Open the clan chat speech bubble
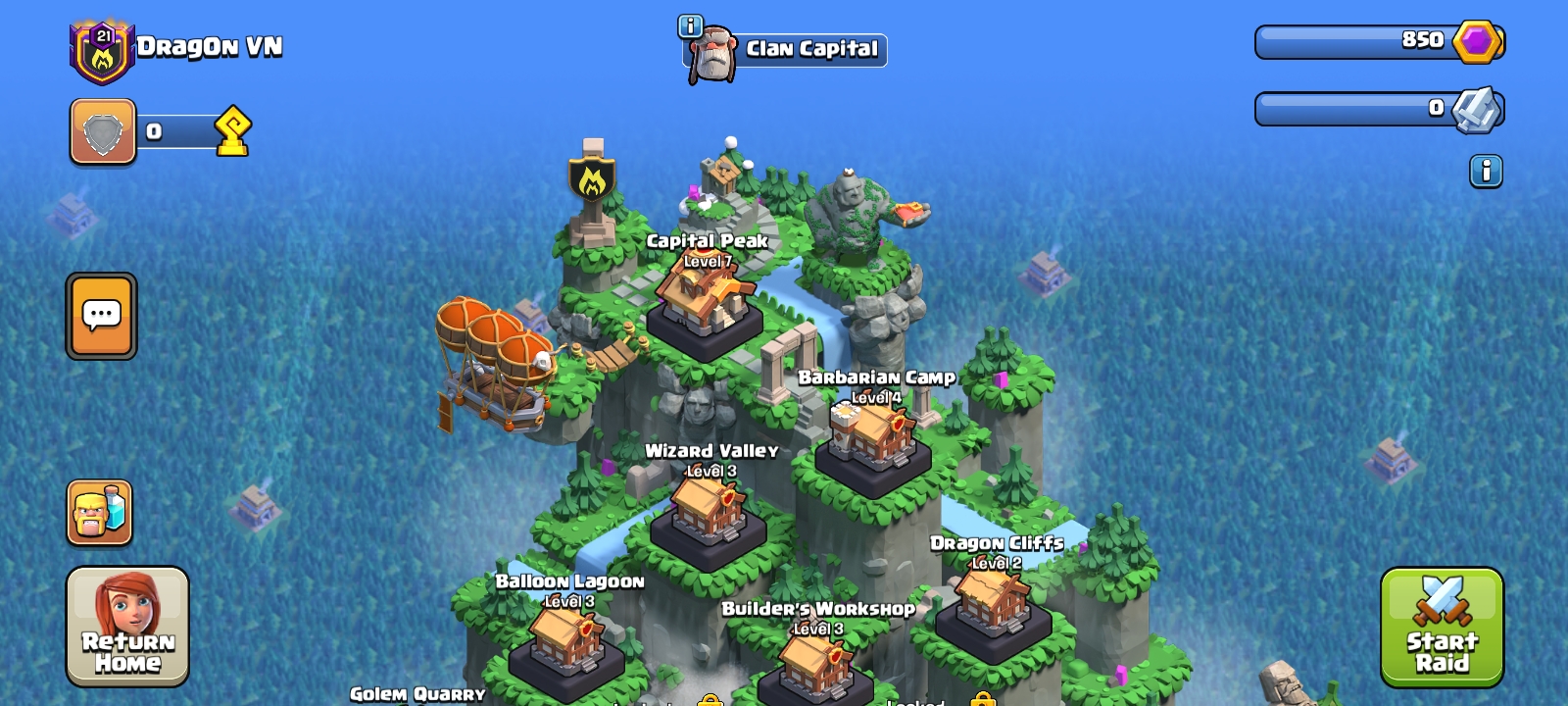Image resolution: width=1568 pixels, height=706 pixels. [x=101, y=316]
